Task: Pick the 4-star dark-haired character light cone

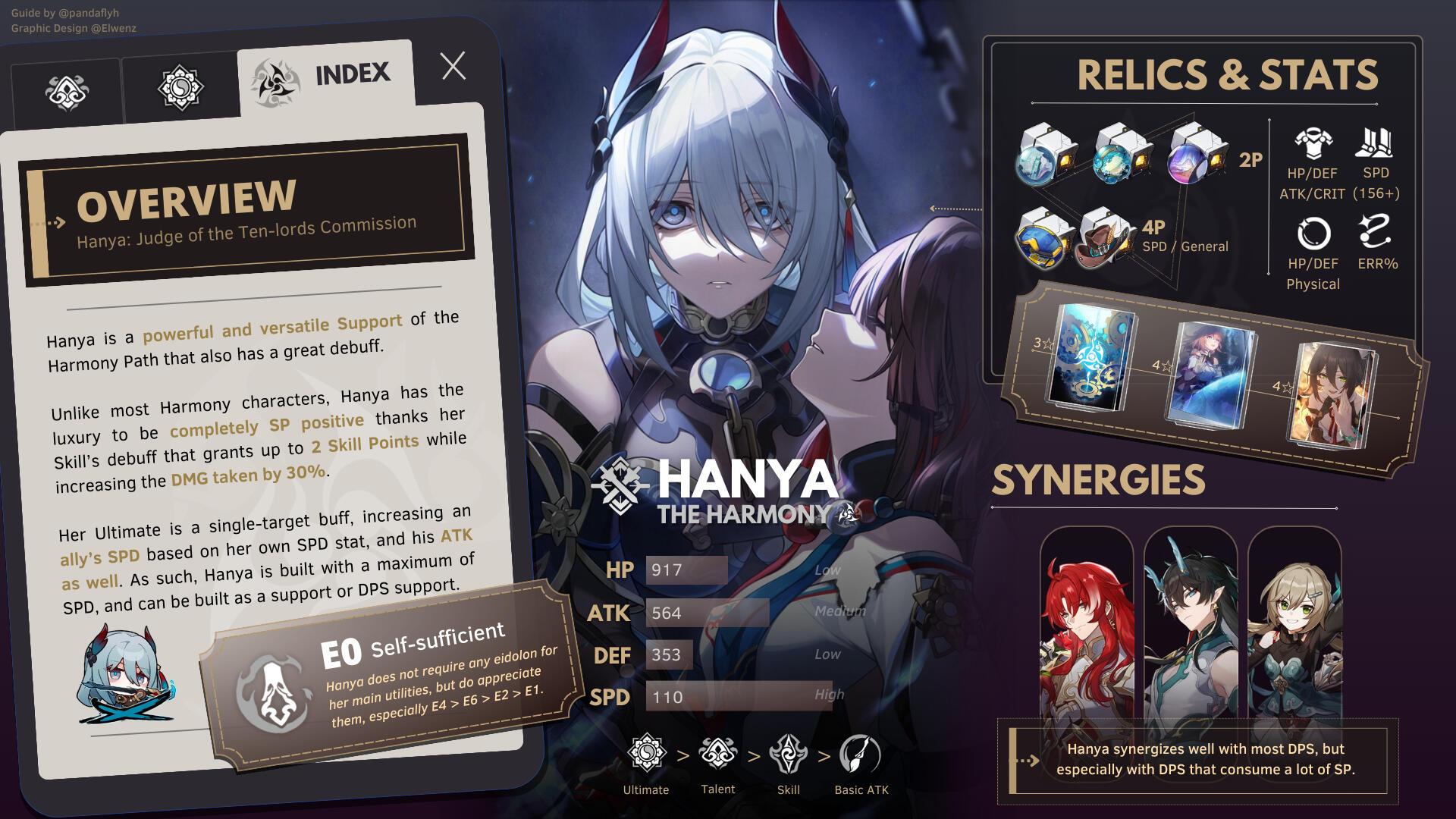Action: (x=1332, y=394)
